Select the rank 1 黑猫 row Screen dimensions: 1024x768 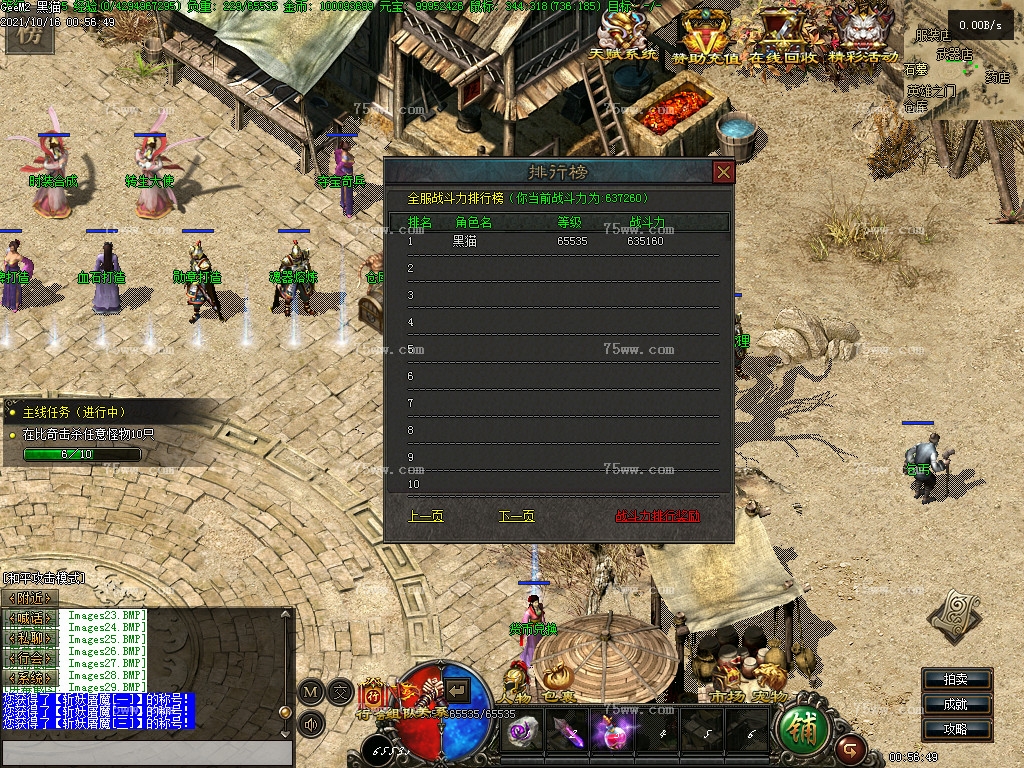[x=558, y=241]
